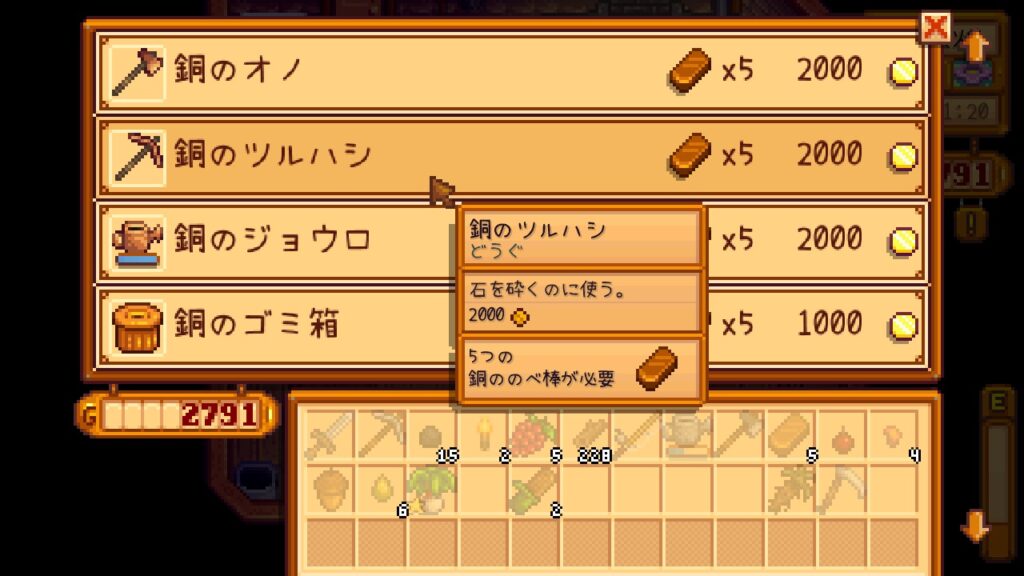This screenshot has width=1024, height=576.
Task: Pick the pickaxe from the inventory
Action: click(x=382, y=437)
